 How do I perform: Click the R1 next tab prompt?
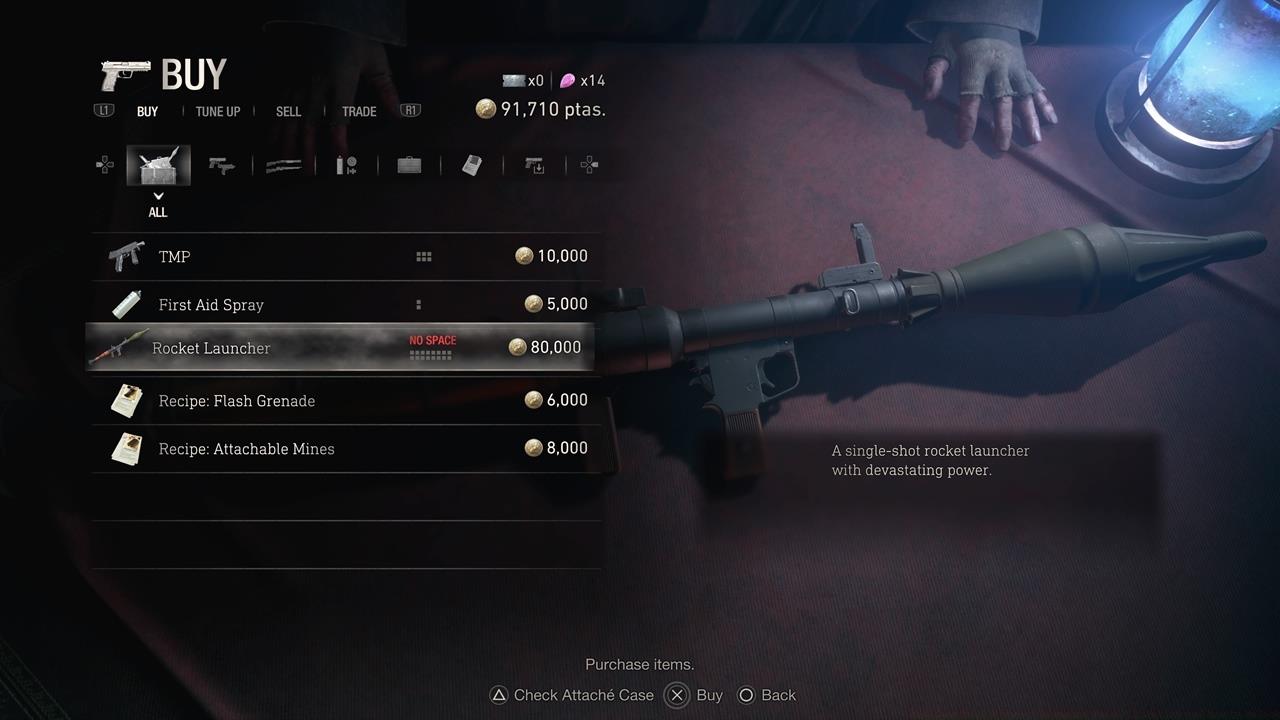[x=410, y=111]
